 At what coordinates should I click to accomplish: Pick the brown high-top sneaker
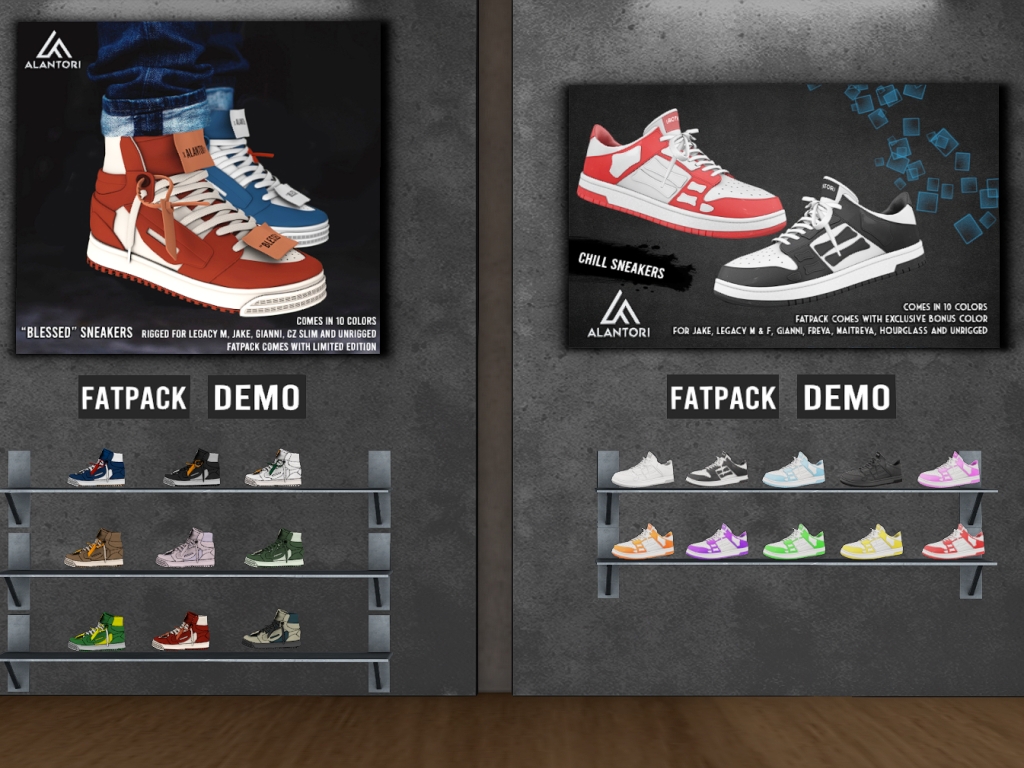tap(94, 548)
